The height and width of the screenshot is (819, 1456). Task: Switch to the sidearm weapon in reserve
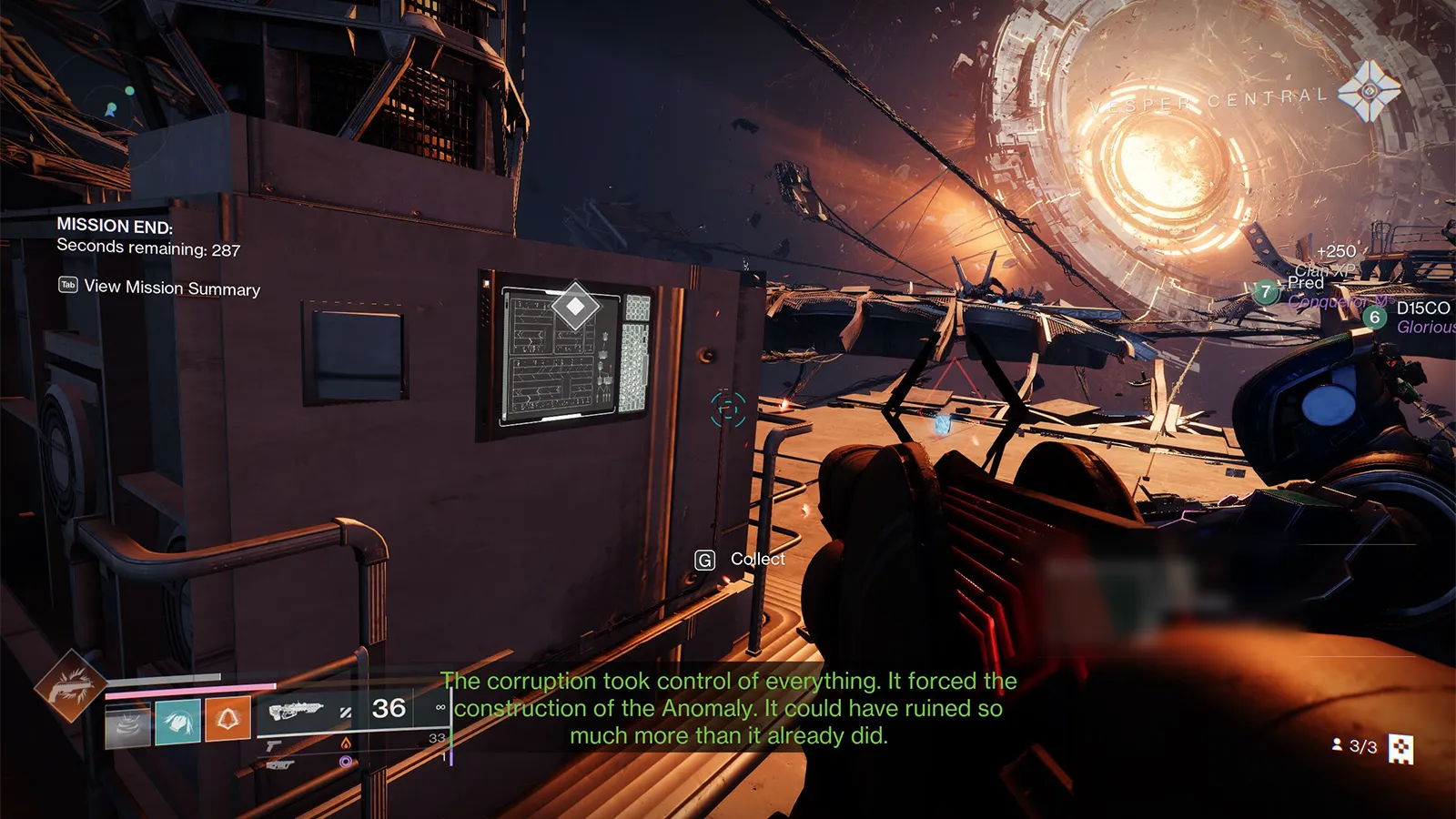[273, 746]
